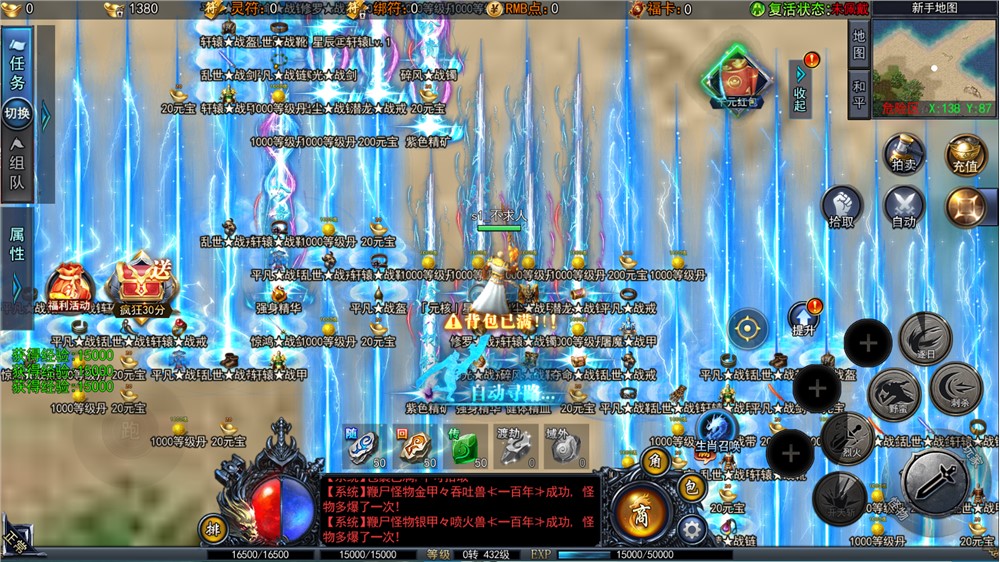Screen dimensions: 1000x562
Task: Open the 拍卖 auction house
Action: [903, 155]
